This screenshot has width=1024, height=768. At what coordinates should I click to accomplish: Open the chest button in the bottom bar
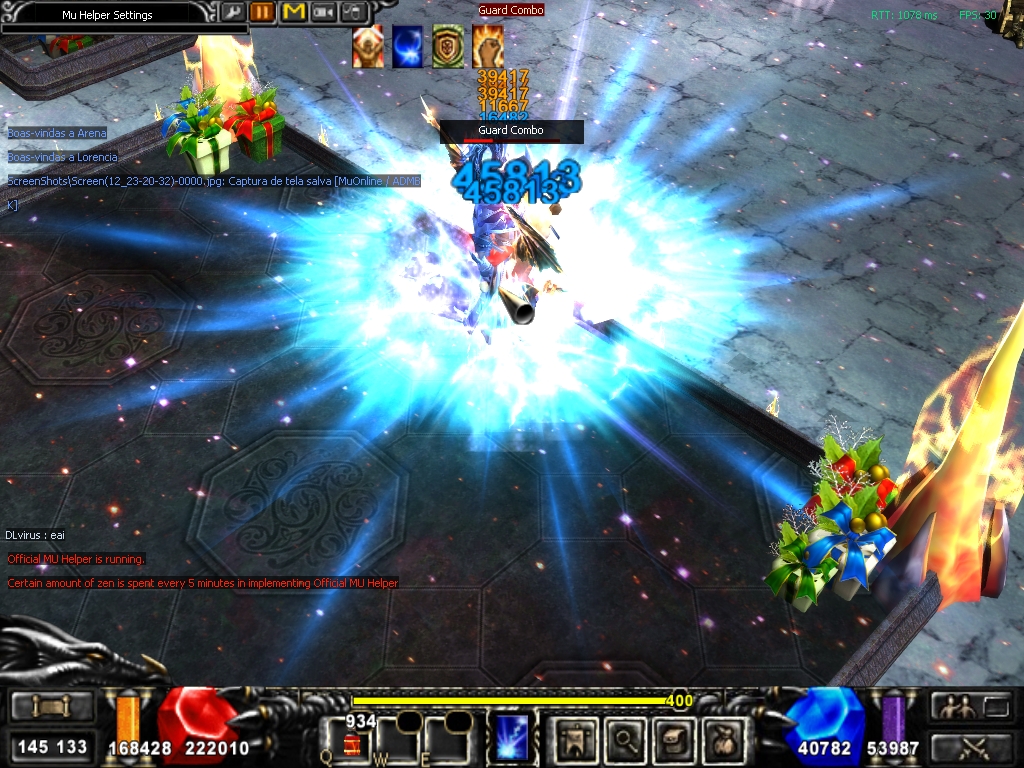pos(675,739)
